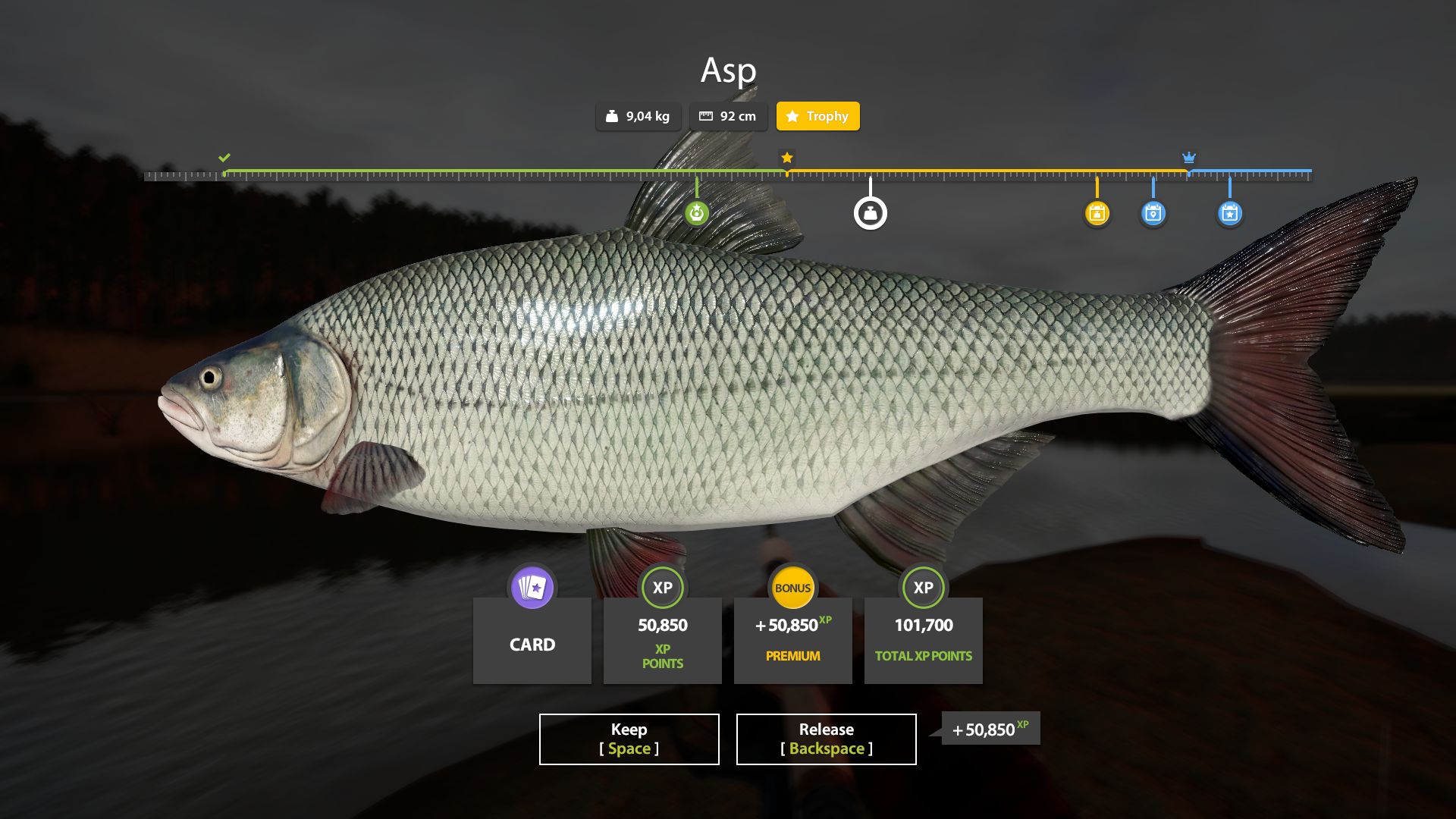1456x819 pixels.
Task: Click the 50,850 XP Points tile
Action: (662, 641)
